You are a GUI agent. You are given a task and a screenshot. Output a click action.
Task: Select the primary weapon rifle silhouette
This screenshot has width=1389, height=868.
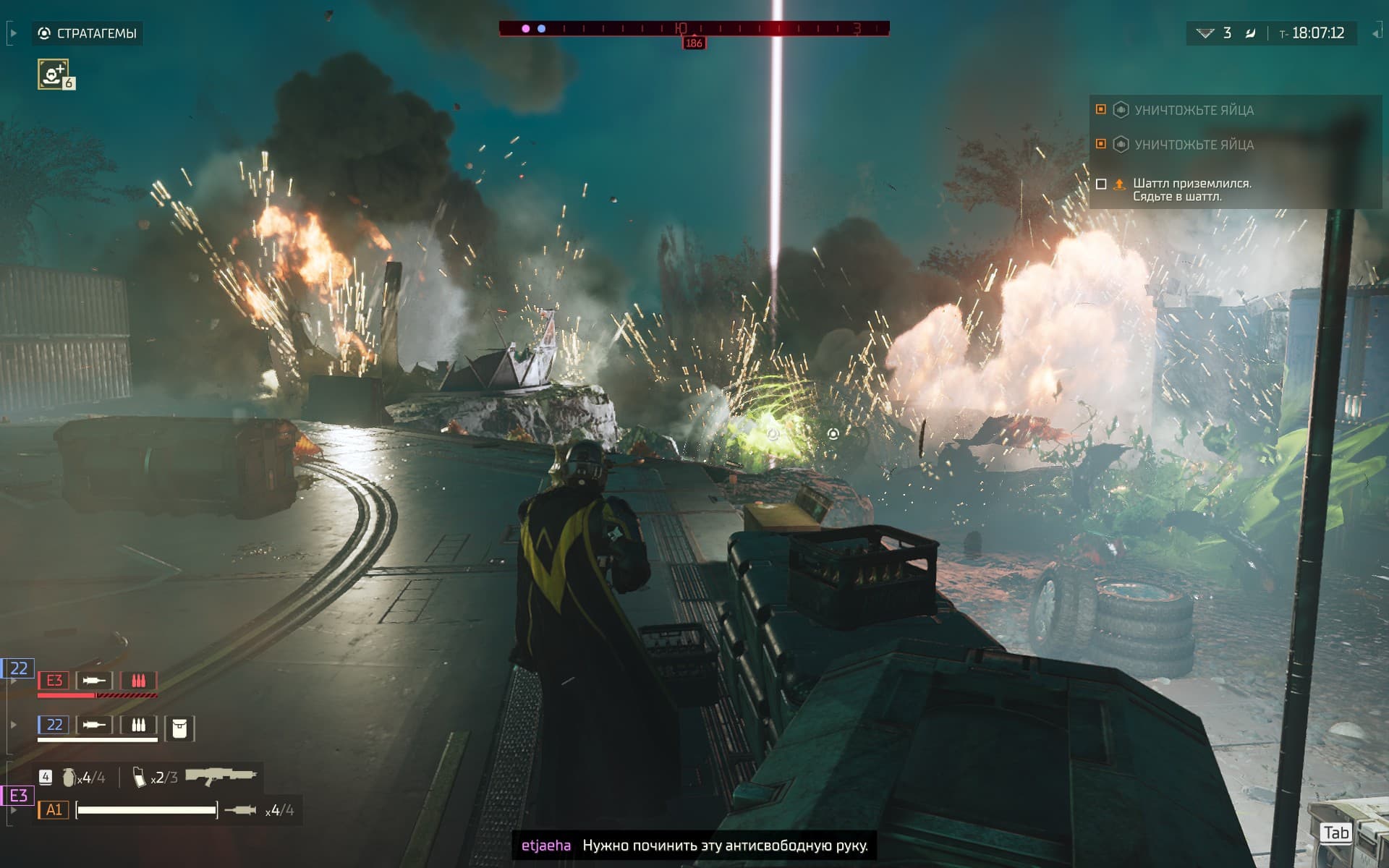point(221,776)
